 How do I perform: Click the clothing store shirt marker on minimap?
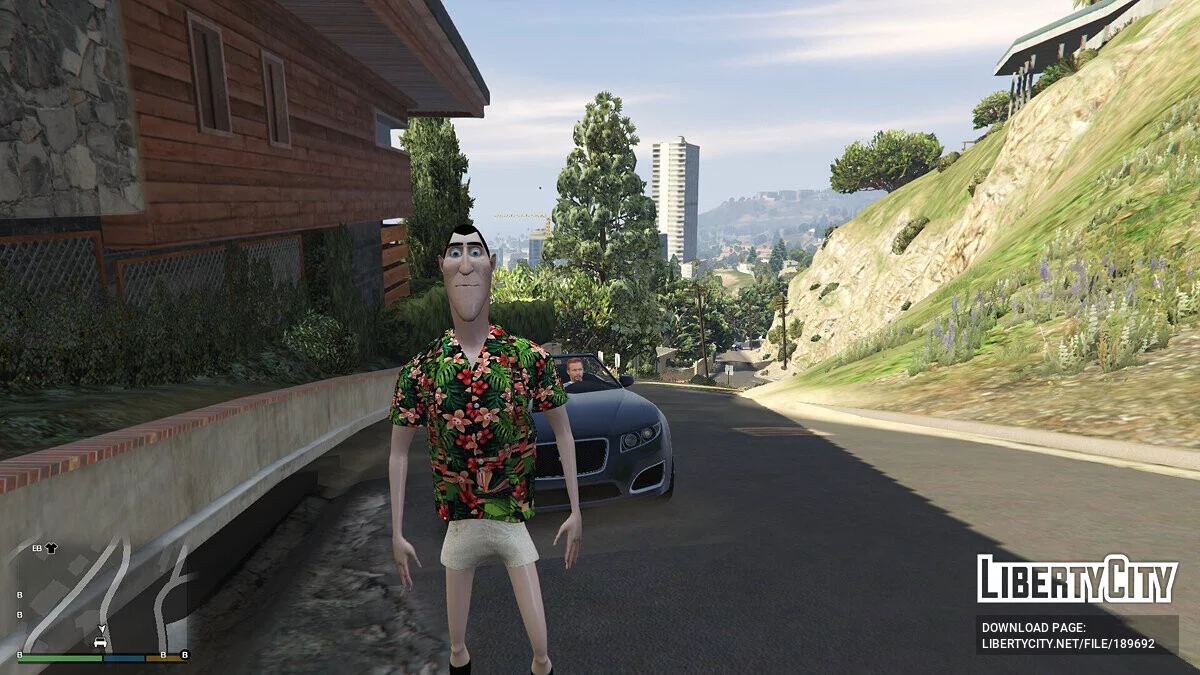click(51, 548)
